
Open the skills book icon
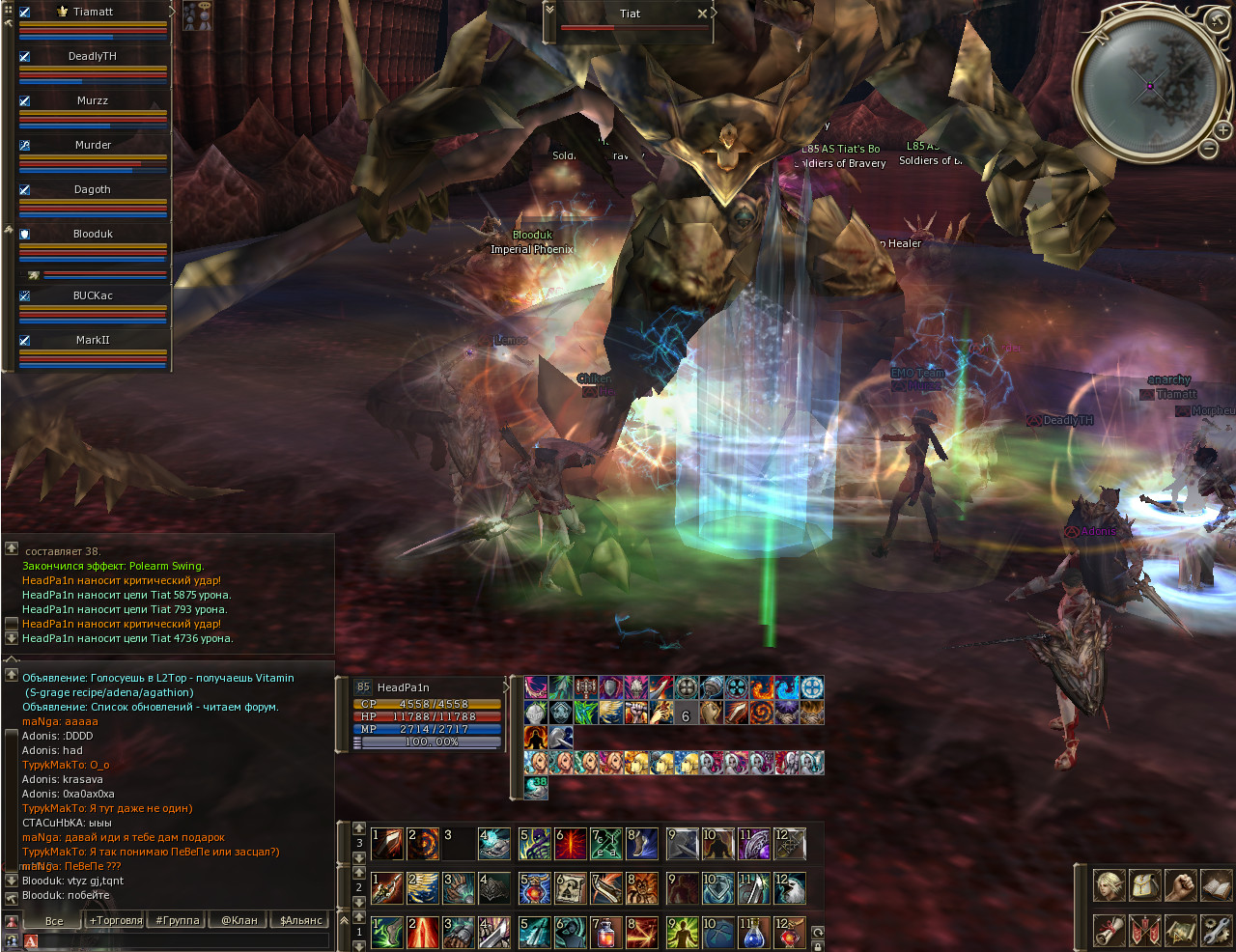click(1216, 884)
